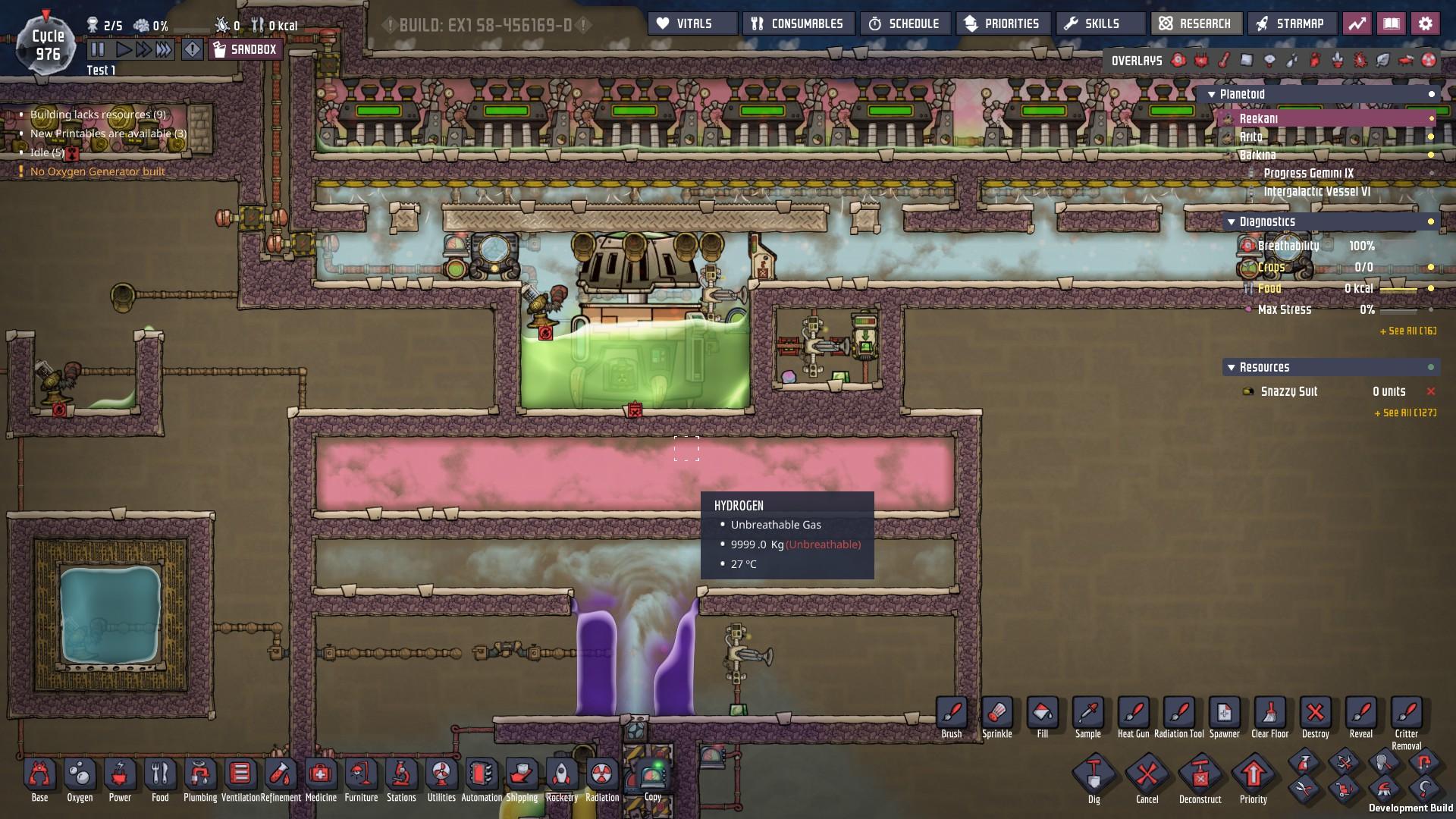1456x819 pixels.
Task: Open the Vitals screen
Action: [x=691, y=23]
